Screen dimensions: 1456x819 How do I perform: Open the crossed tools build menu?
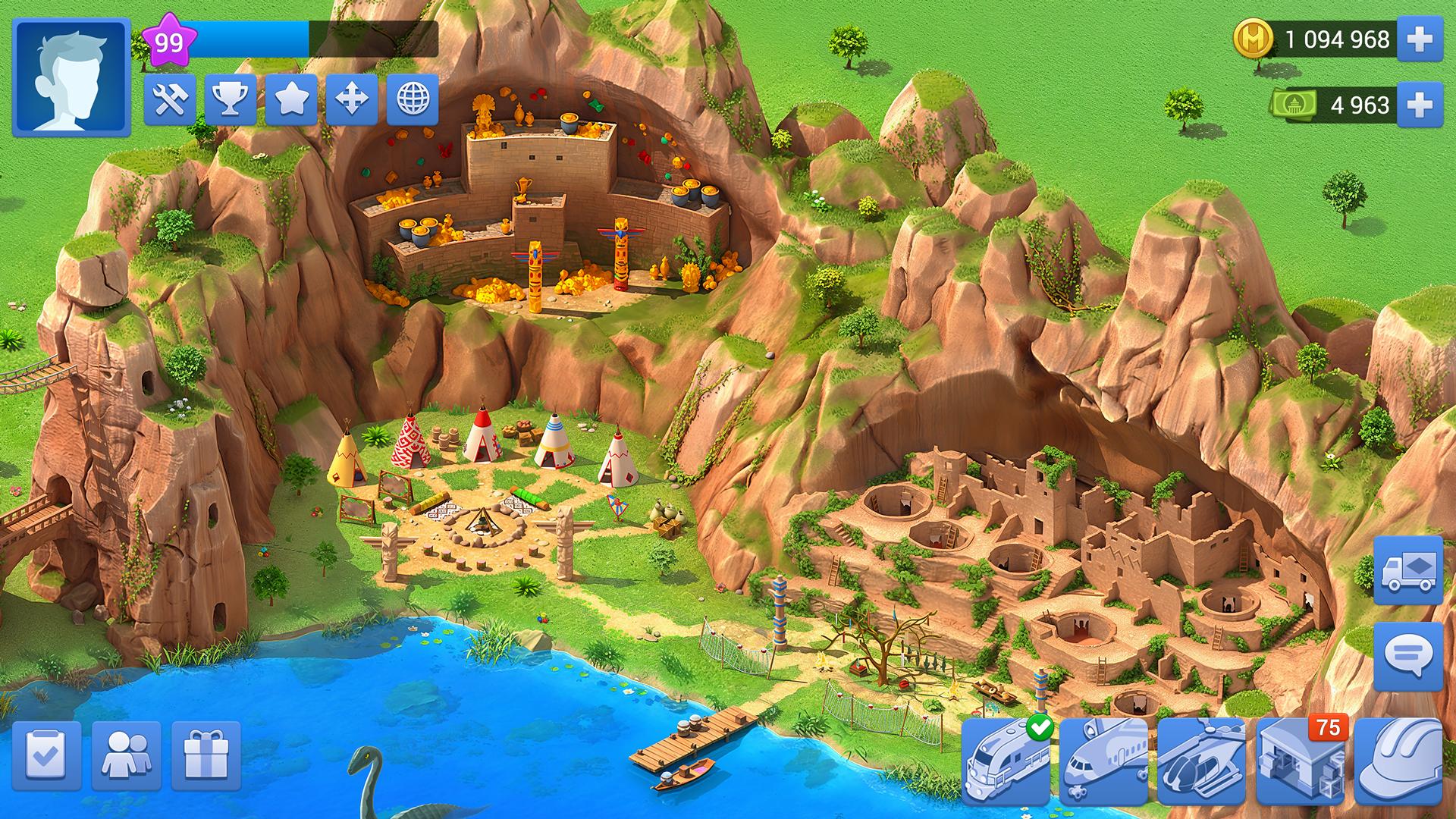point(170,99)
